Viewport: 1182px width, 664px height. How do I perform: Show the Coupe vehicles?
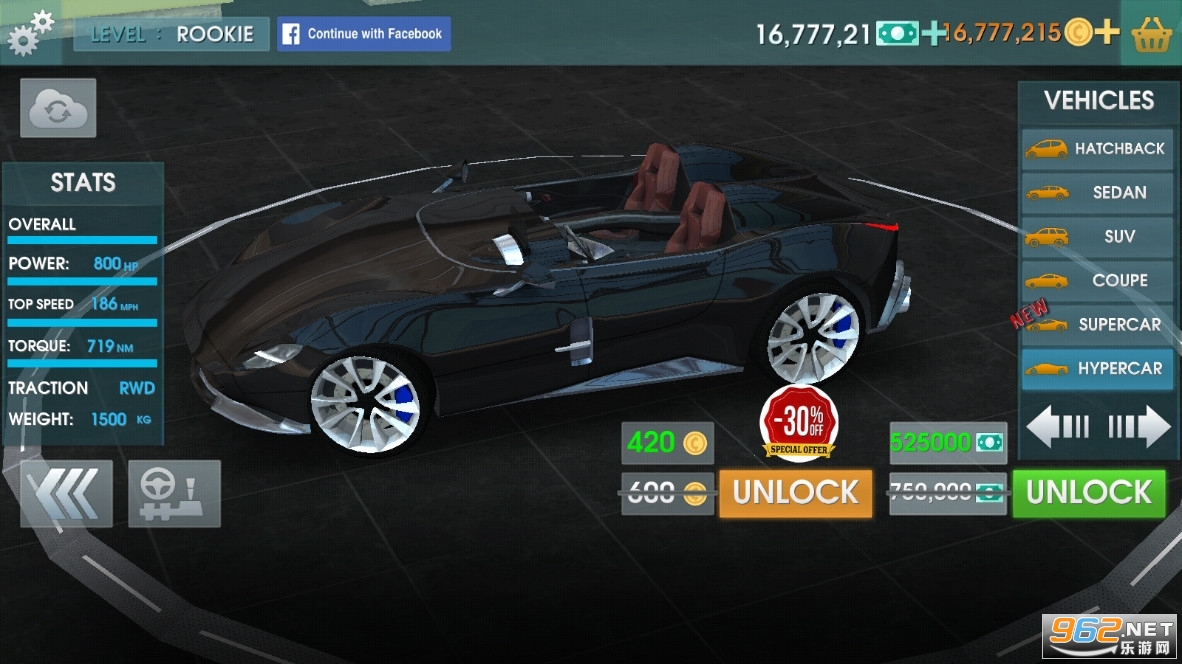pos(1097,280)
